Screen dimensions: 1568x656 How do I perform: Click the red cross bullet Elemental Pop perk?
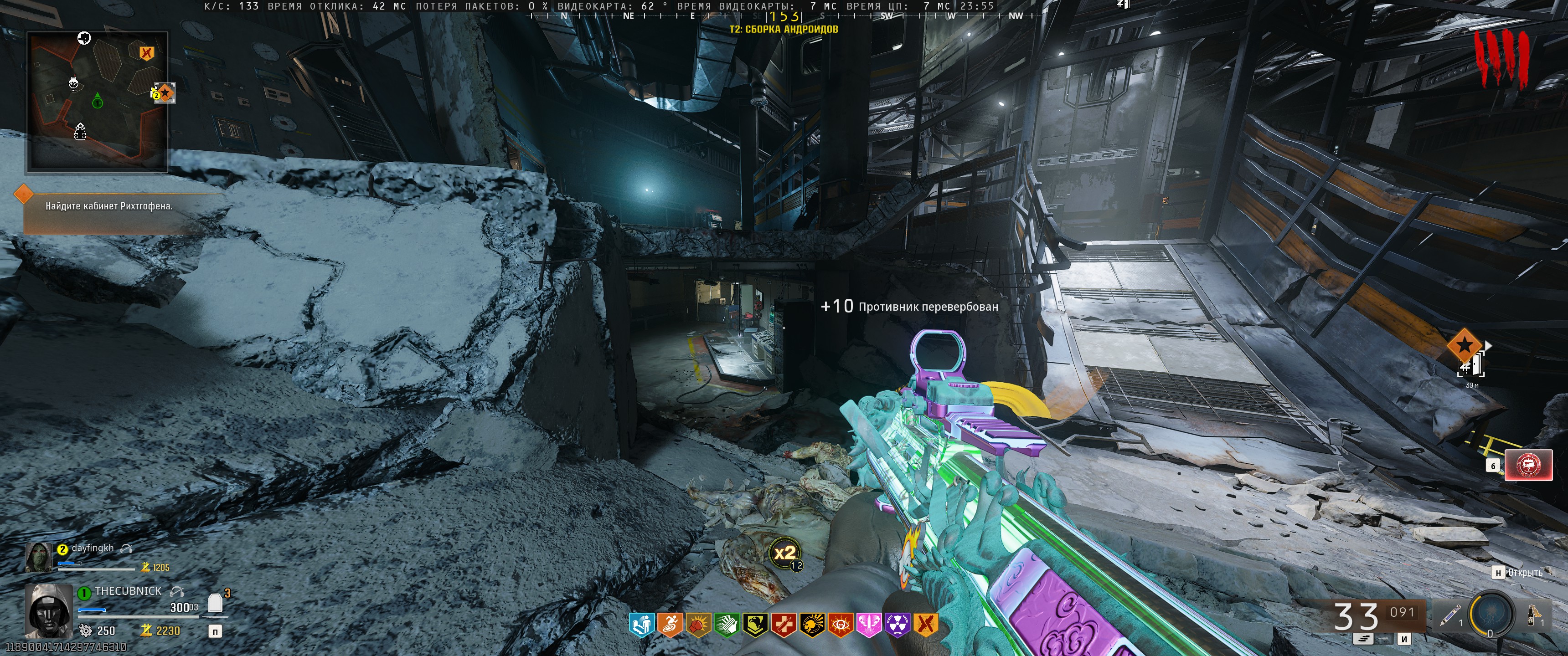[x=784, y=624]
